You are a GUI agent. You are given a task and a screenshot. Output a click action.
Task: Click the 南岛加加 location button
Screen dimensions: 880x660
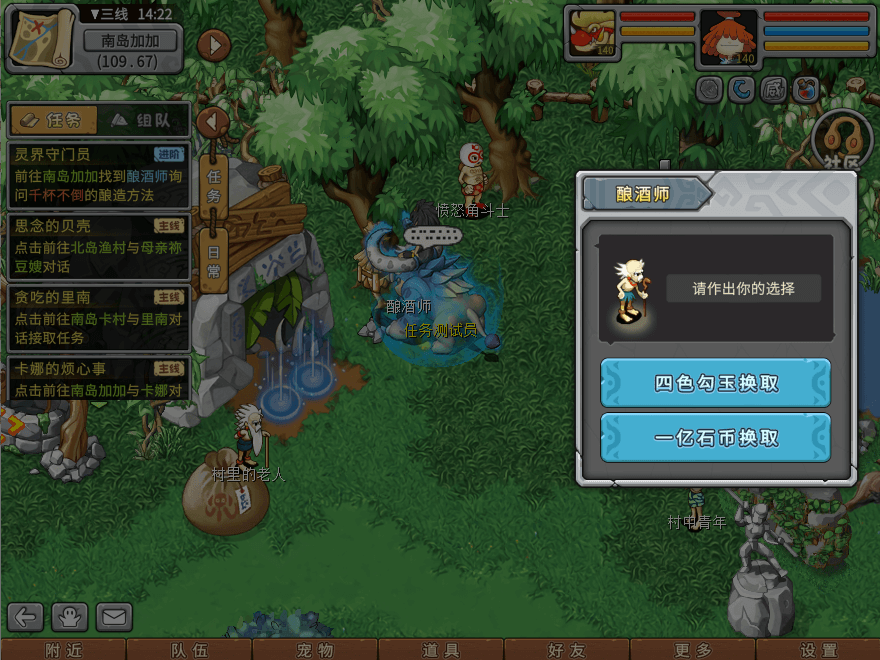pos(131,41)
